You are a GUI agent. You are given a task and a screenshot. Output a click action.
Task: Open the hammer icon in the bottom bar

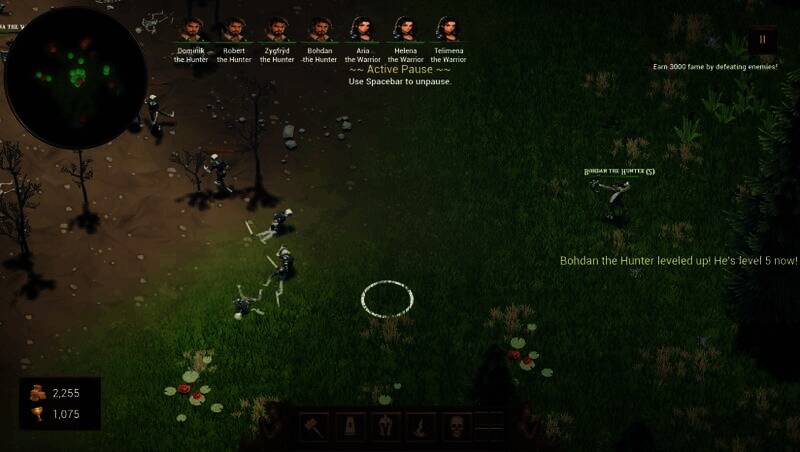[315, 427]
